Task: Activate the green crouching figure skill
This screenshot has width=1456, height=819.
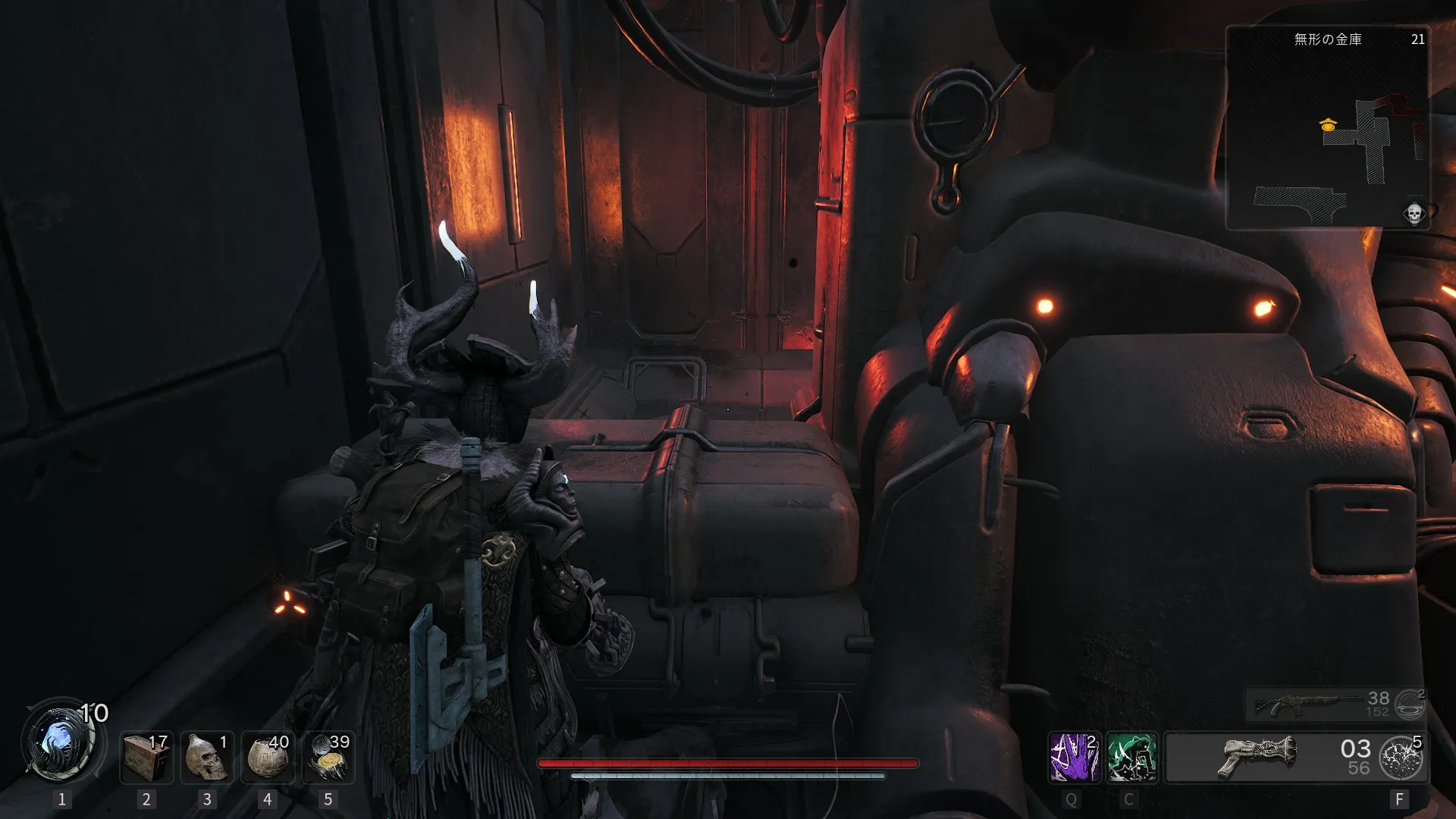Action: pyautogui.click(x=1131, y=757)
